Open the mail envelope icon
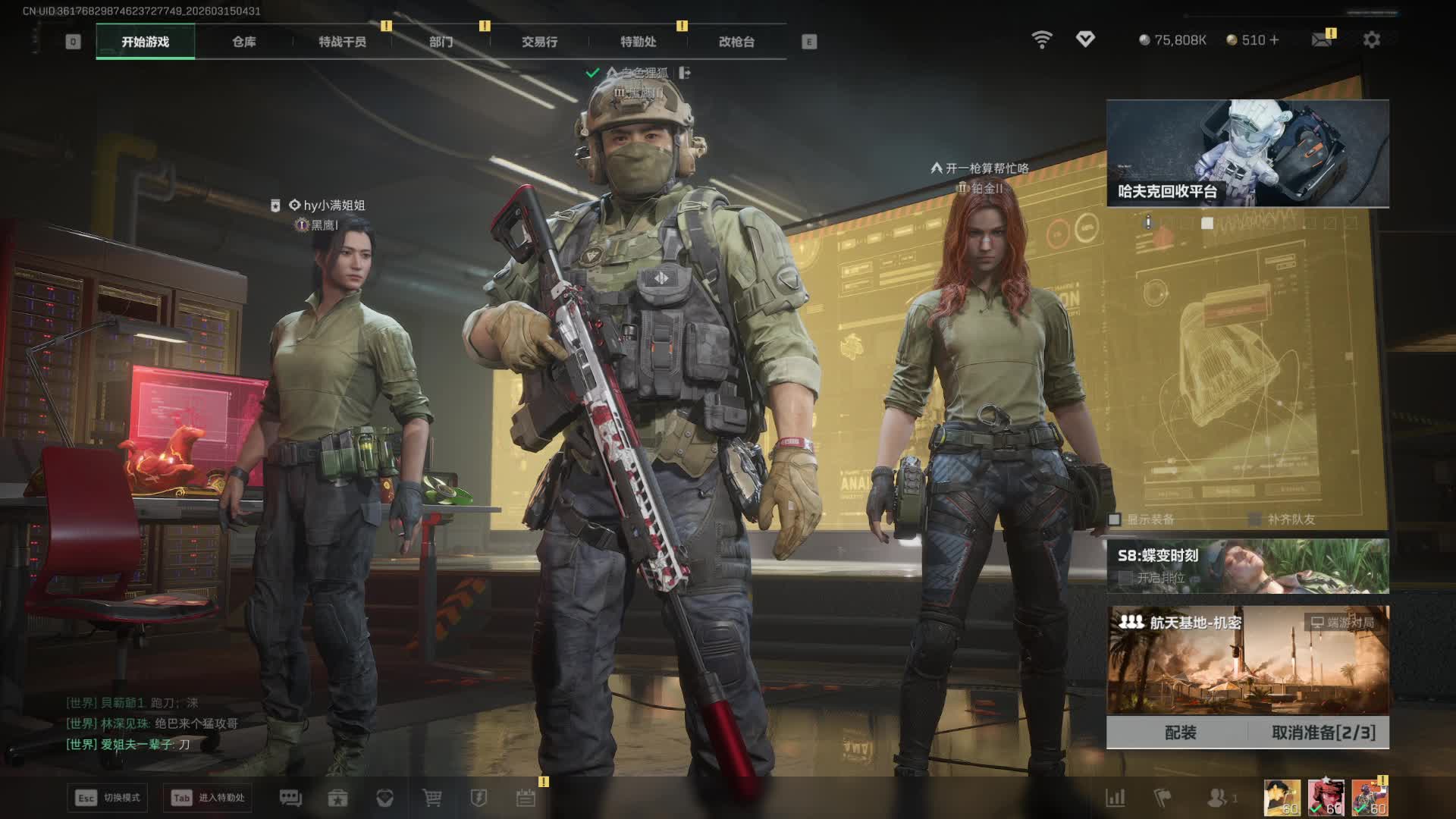 [1322, 39]
